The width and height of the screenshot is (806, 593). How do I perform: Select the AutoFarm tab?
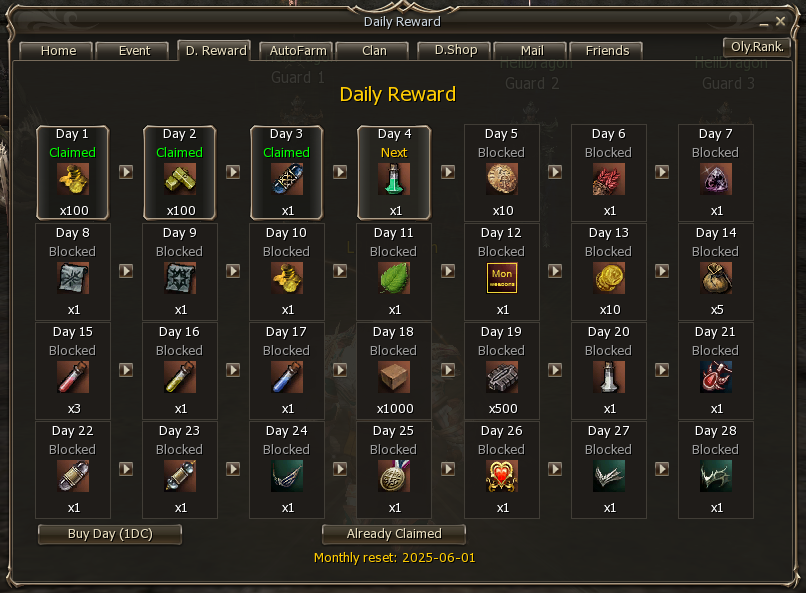tap(295, 51)
